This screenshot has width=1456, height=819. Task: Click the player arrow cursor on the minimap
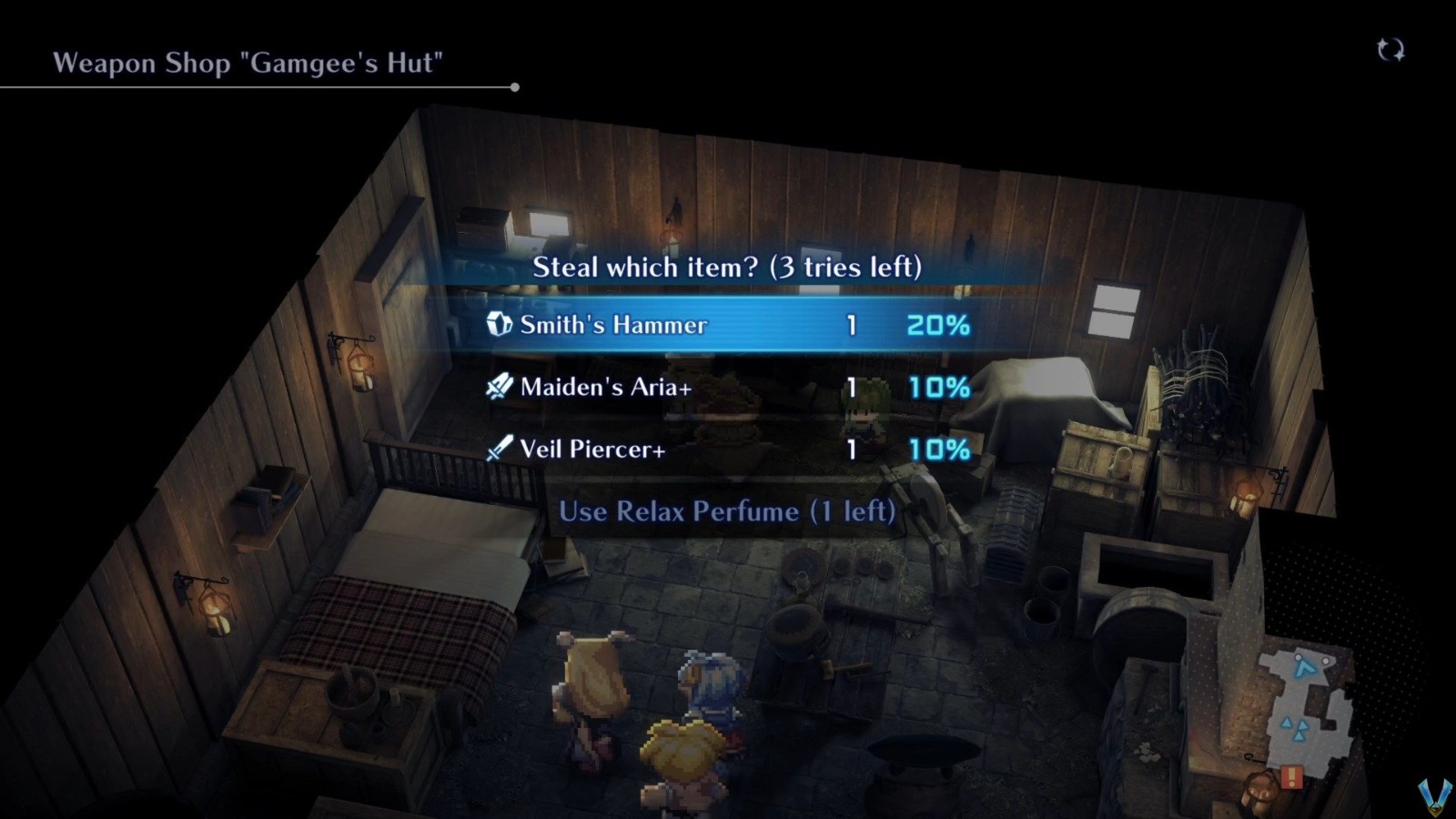(x=1305, y=667)
